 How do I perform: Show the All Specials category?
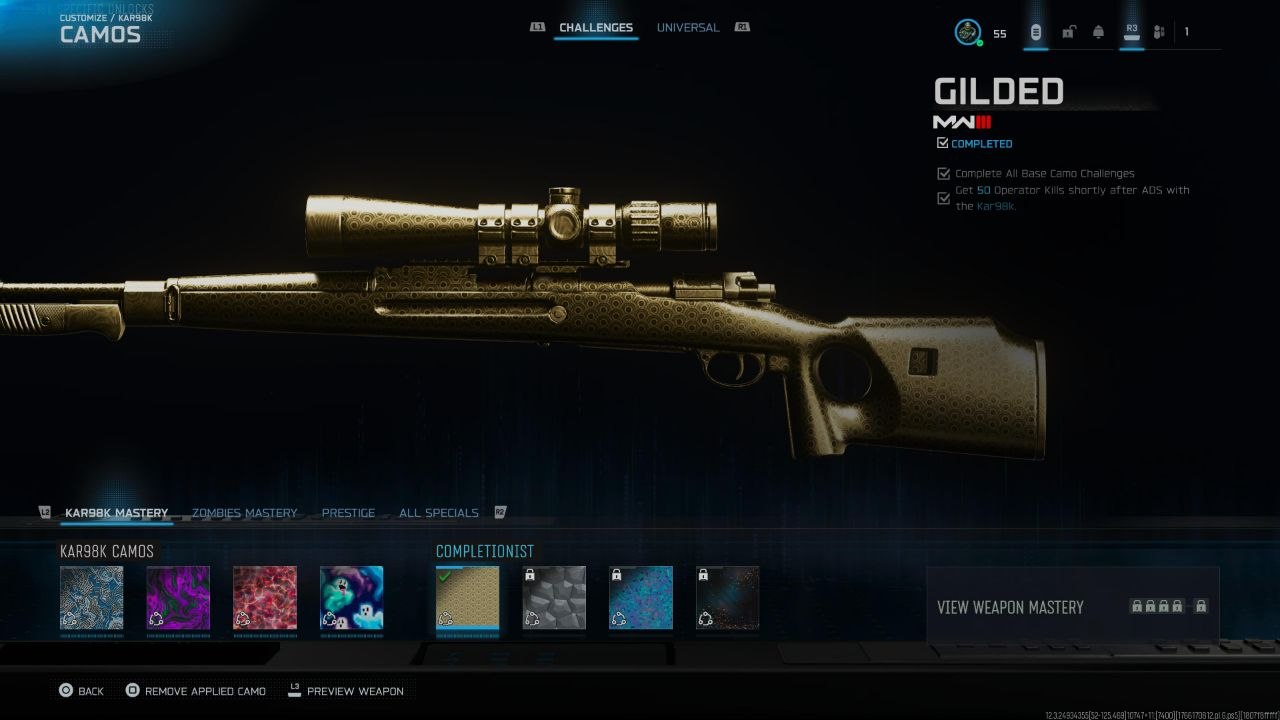pyautogui.click(x=438, y=513)
